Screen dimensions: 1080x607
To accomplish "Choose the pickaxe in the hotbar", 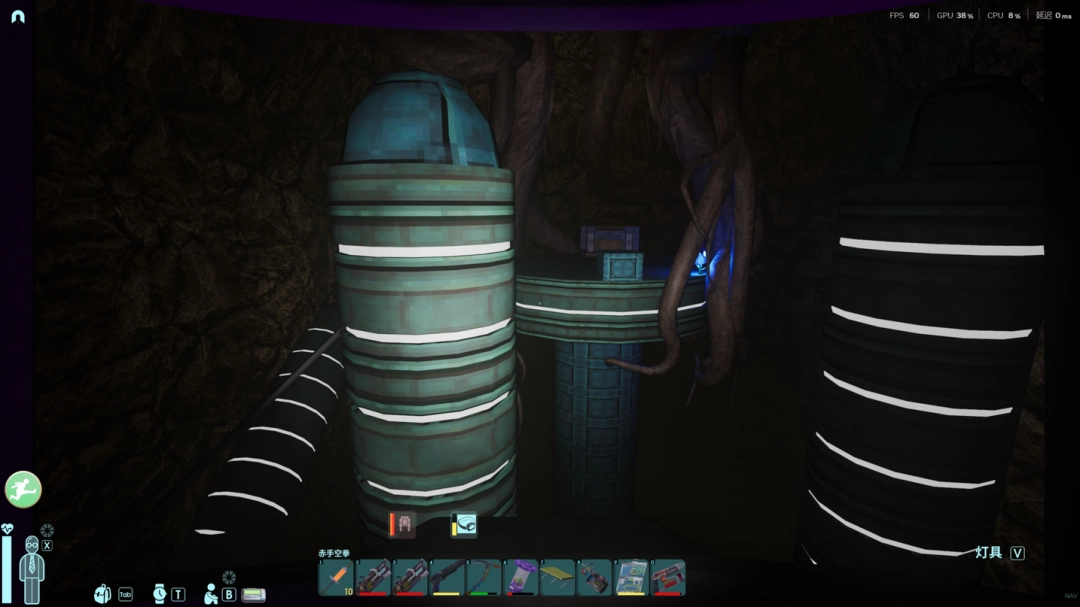I will click(484, 578).
